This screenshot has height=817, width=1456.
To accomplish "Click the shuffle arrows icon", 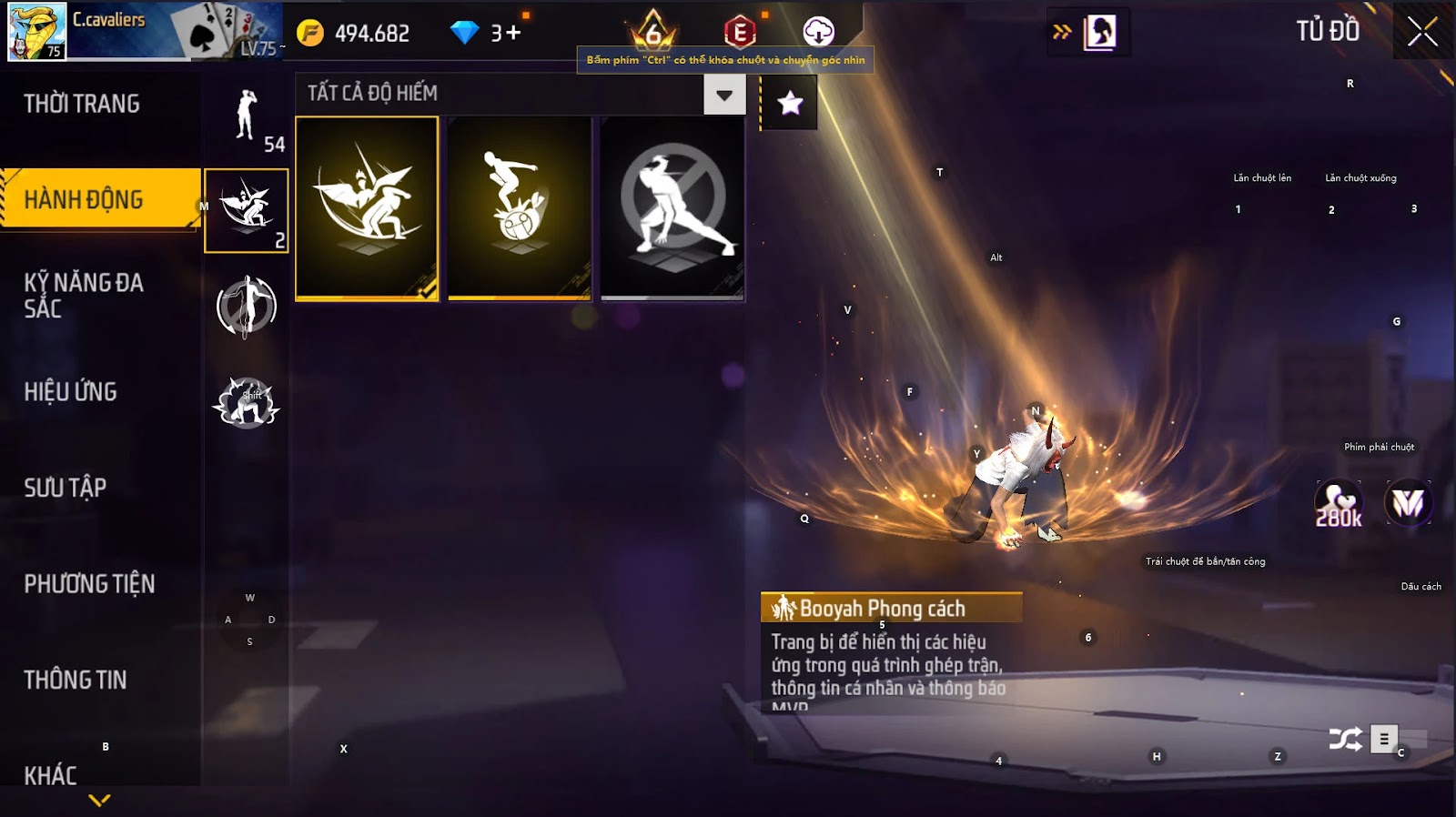I will 1345,739.
